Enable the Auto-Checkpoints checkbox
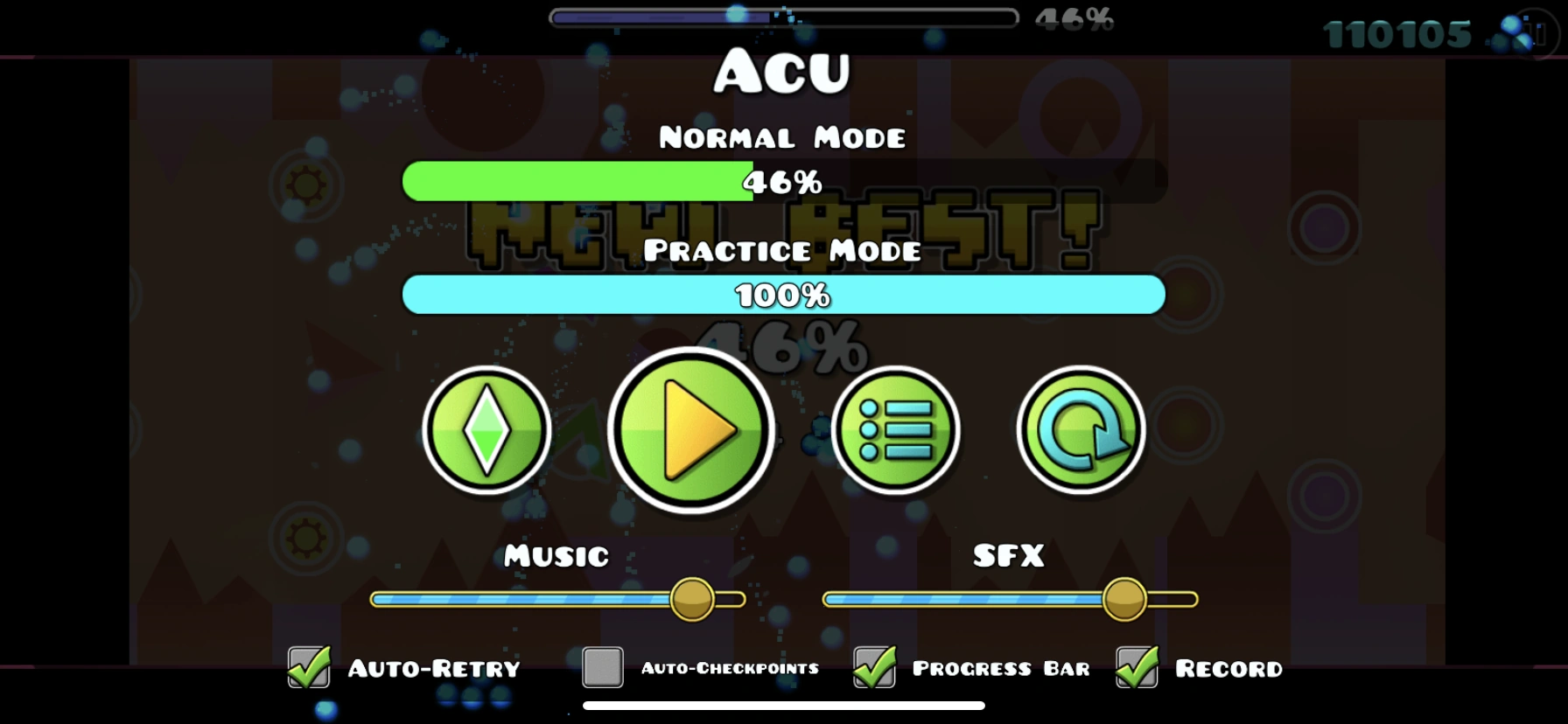Viewport: 1568px width, 724px height. pos(600,669)
